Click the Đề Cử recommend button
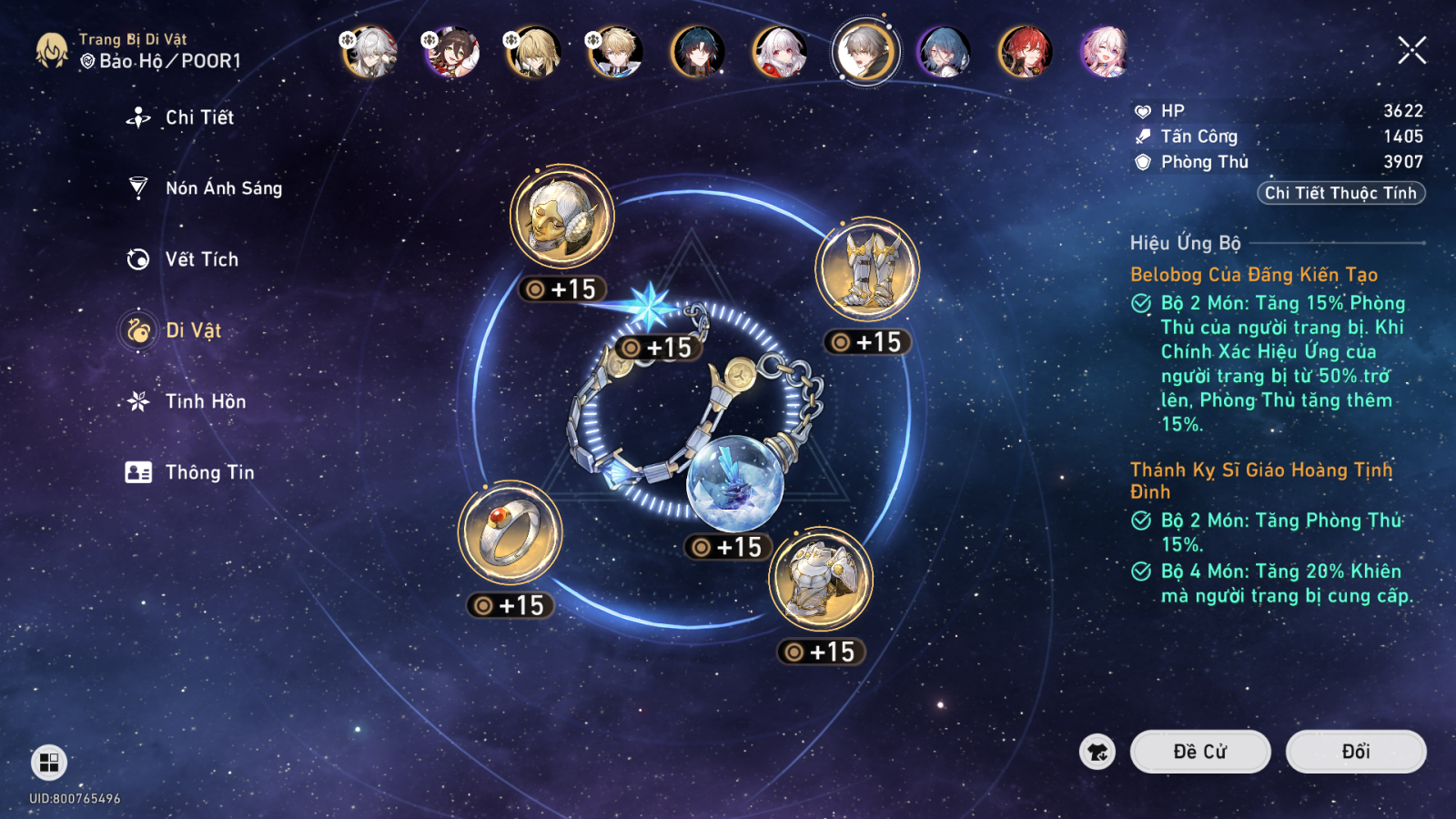This screenshot has width=1456, height=819. 1199,752
